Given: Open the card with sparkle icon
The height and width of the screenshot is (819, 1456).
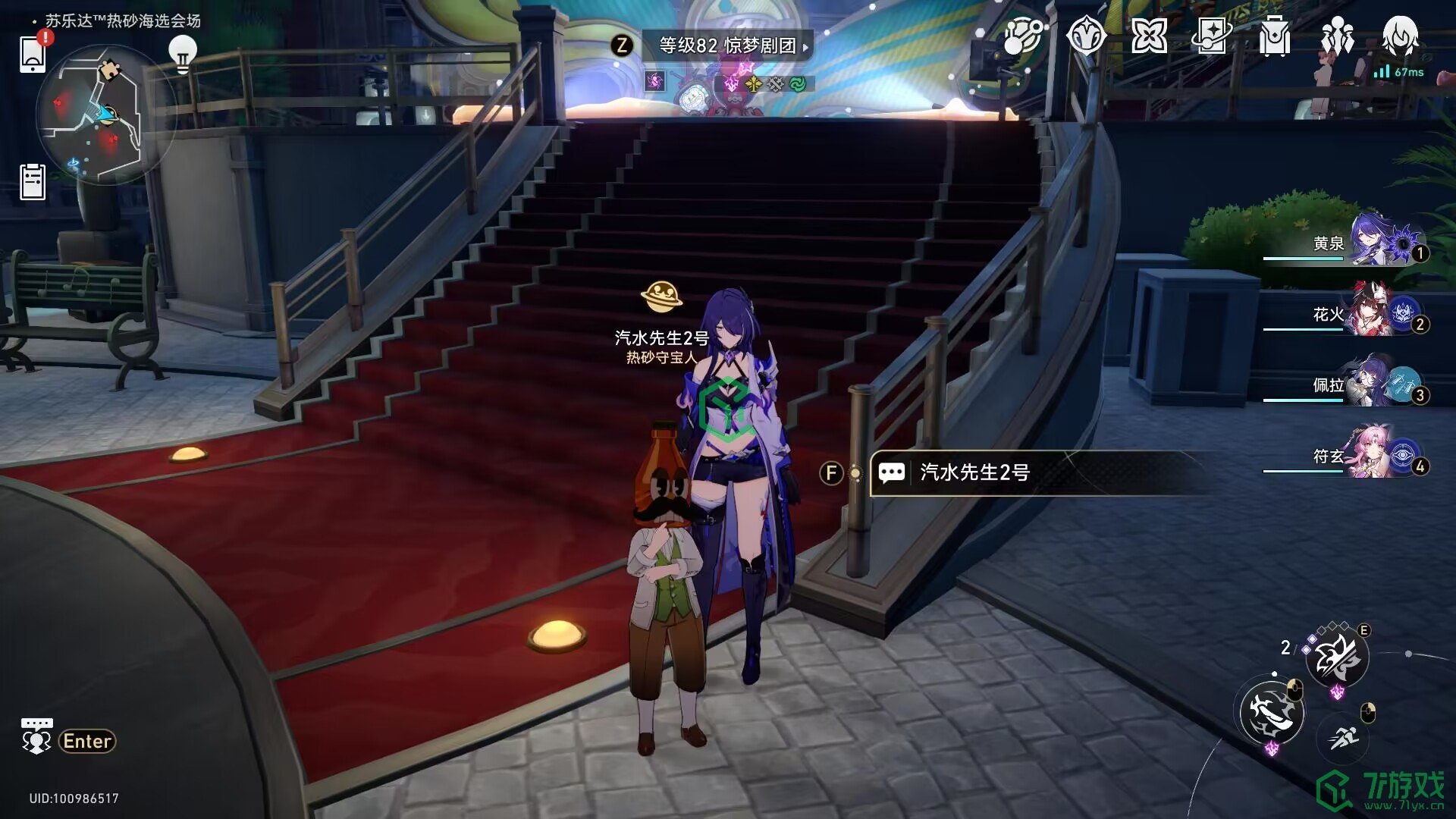Looking at the screenshot, I should pyautogui.click(x=1211, y=36).
